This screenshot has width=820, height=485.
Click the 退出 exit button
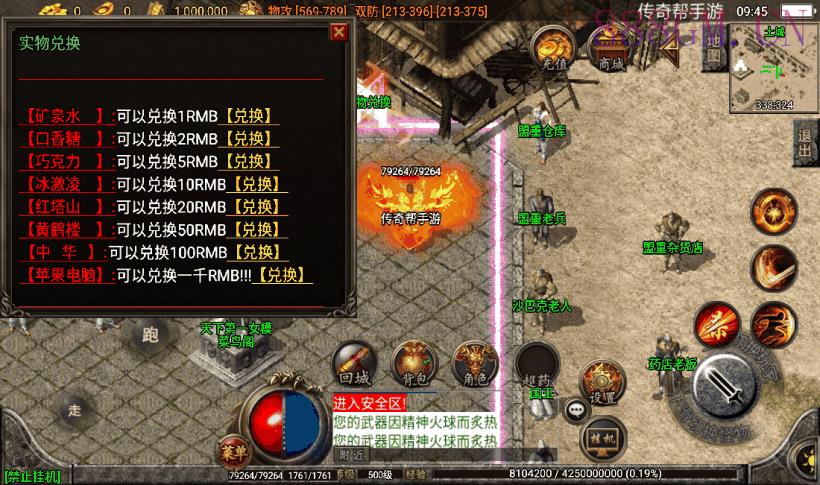(x=805, y=145)
